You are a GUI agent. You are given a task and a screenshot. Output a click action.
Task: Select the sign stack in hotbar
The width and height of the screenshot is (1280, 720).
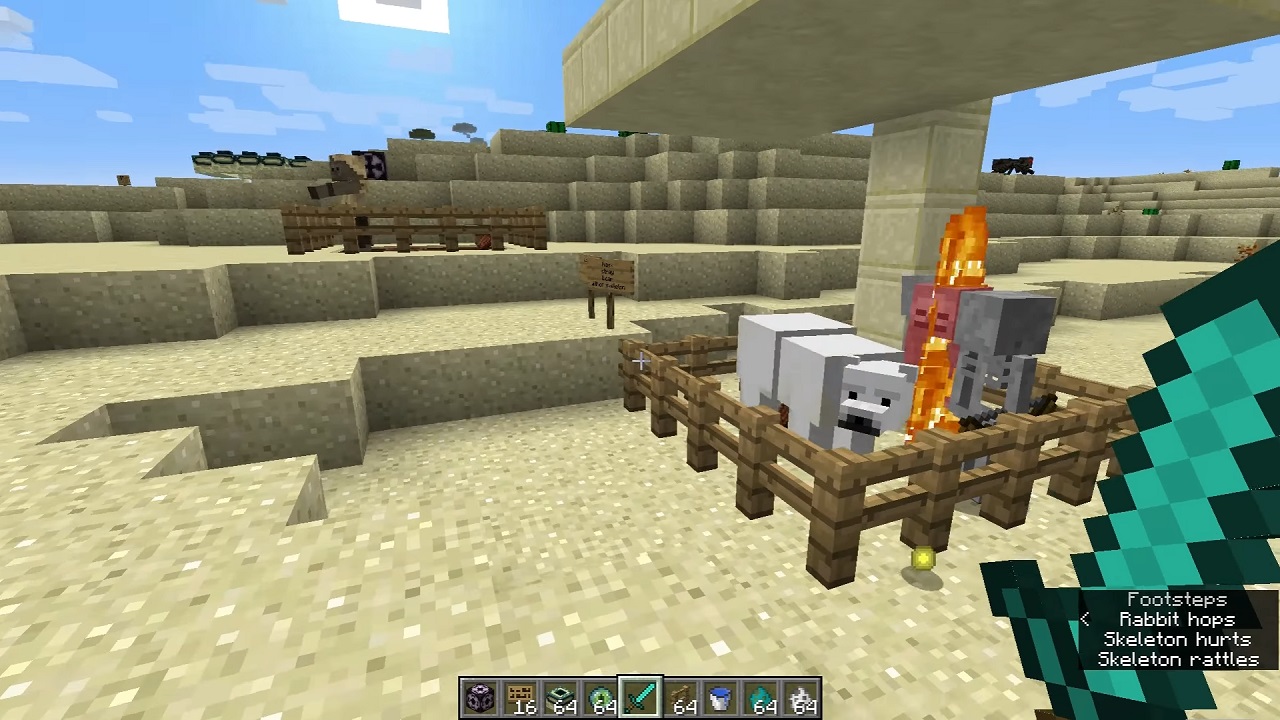[x=520, y=698]
